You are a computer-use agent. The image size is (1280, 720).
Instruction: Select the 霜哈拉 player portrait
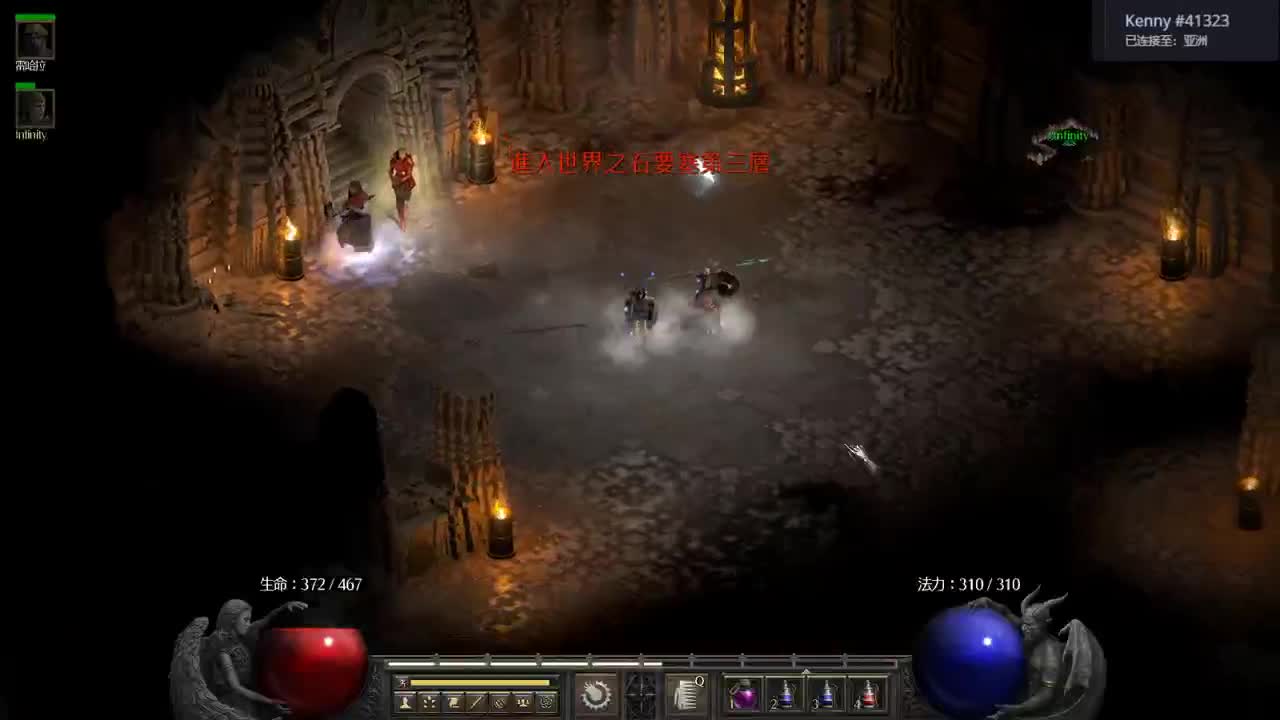tap(35, 38)
